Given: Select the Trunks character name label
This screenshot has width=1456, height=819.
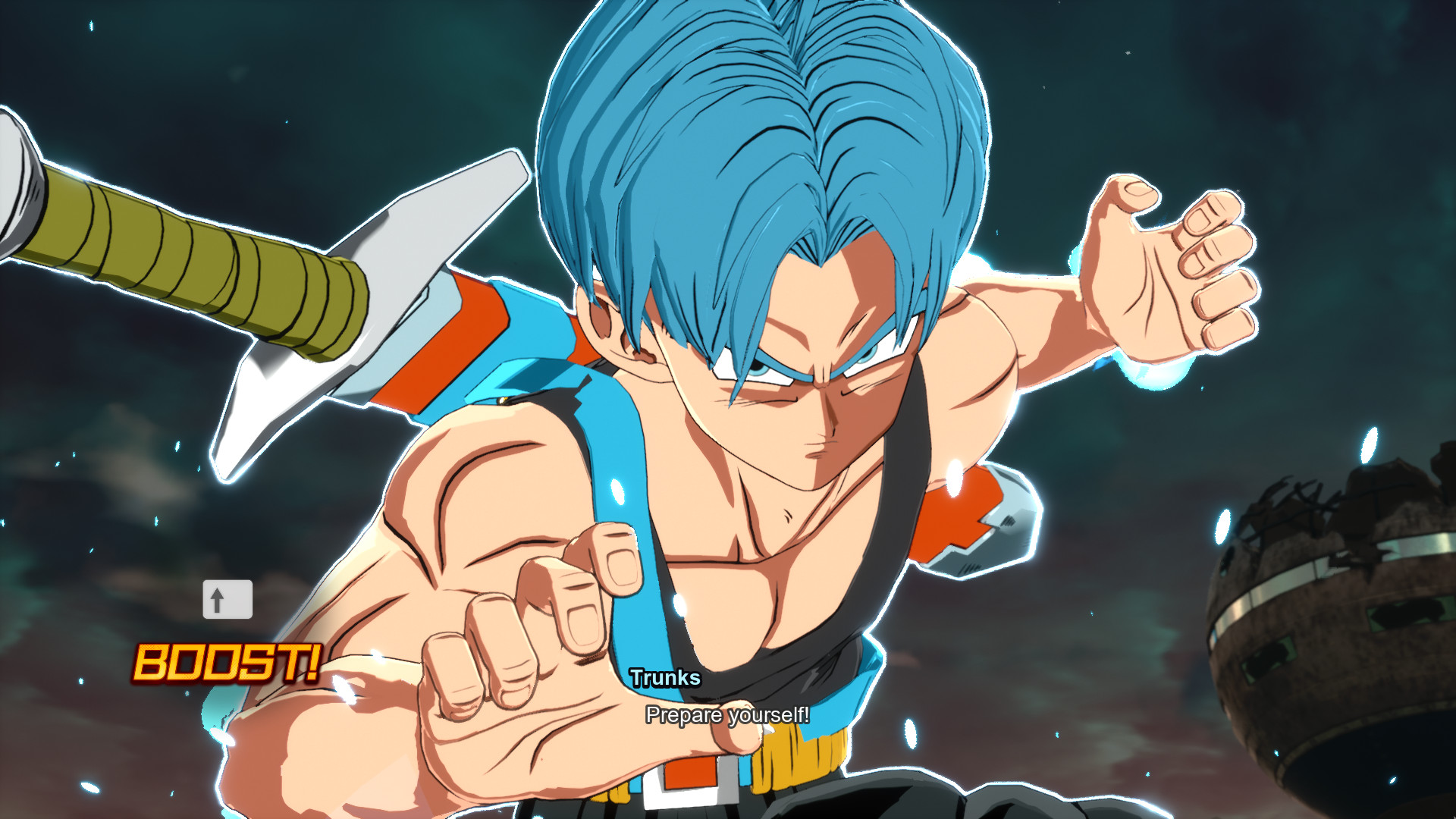Looking at the screenshot, I should click(665, 679).
